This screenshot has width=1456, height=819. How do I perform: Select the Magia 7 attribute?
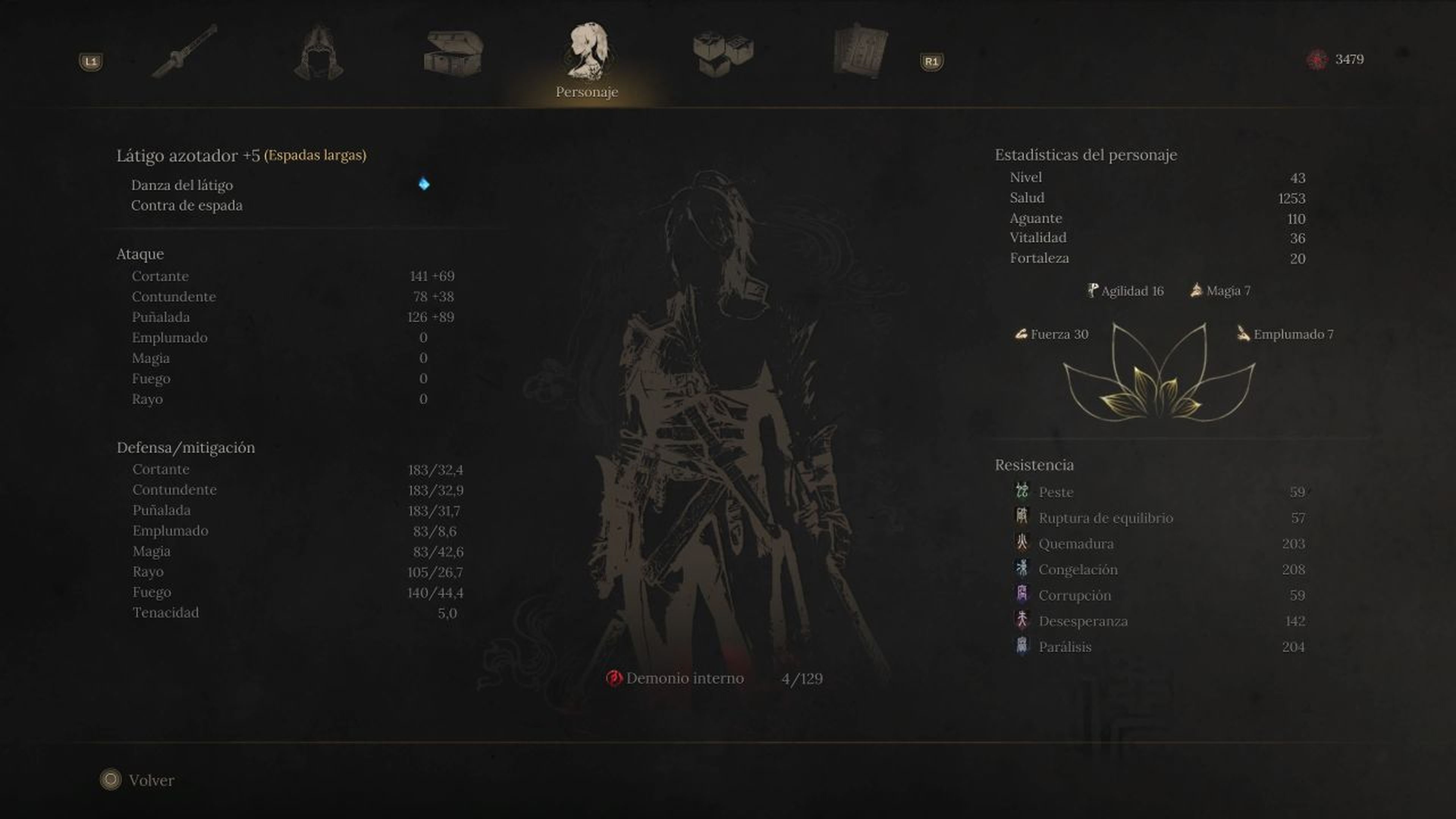(1221, 290)
